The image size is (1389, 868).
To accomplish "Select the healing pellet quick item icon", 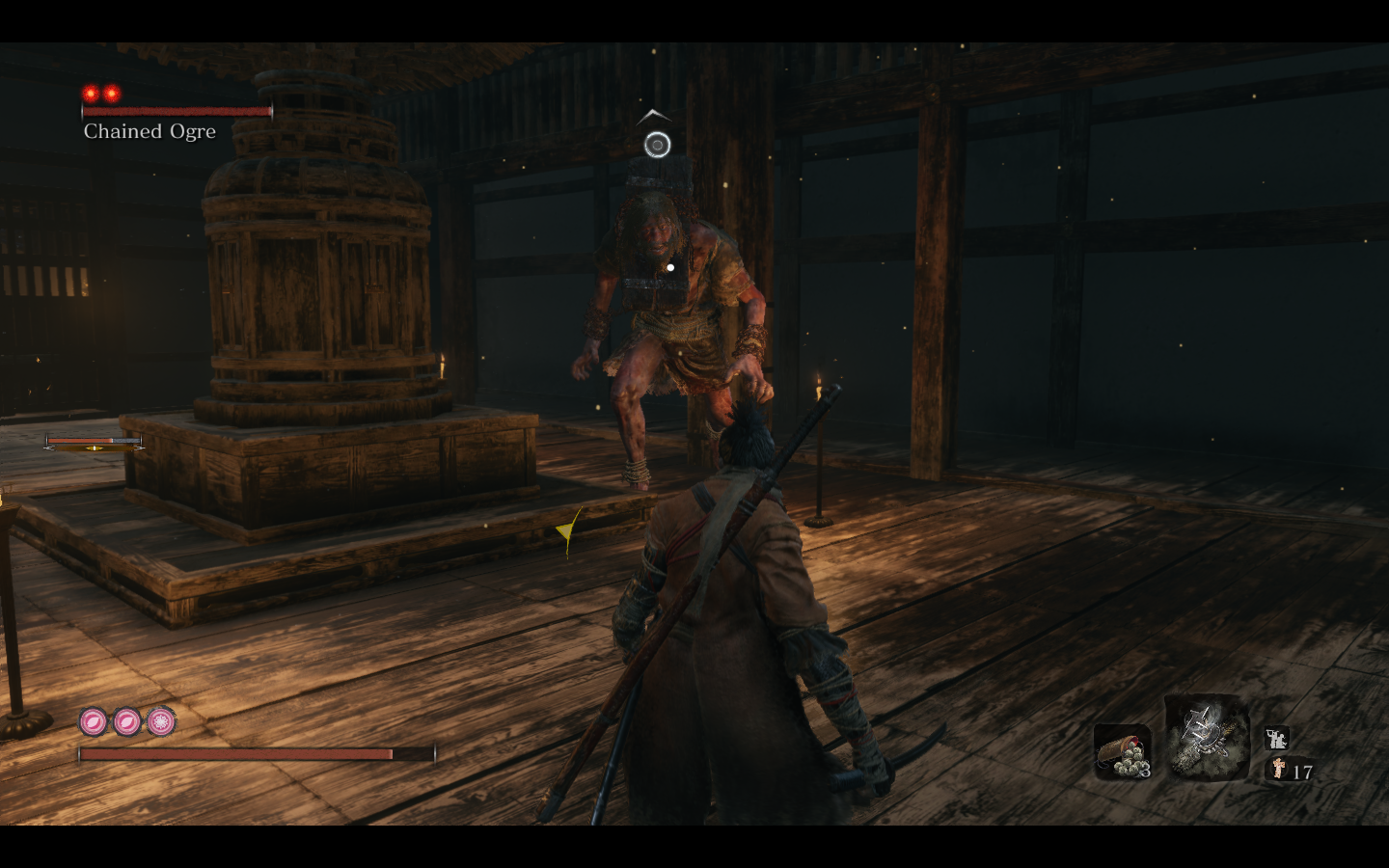I will (x=1123, y=751).
